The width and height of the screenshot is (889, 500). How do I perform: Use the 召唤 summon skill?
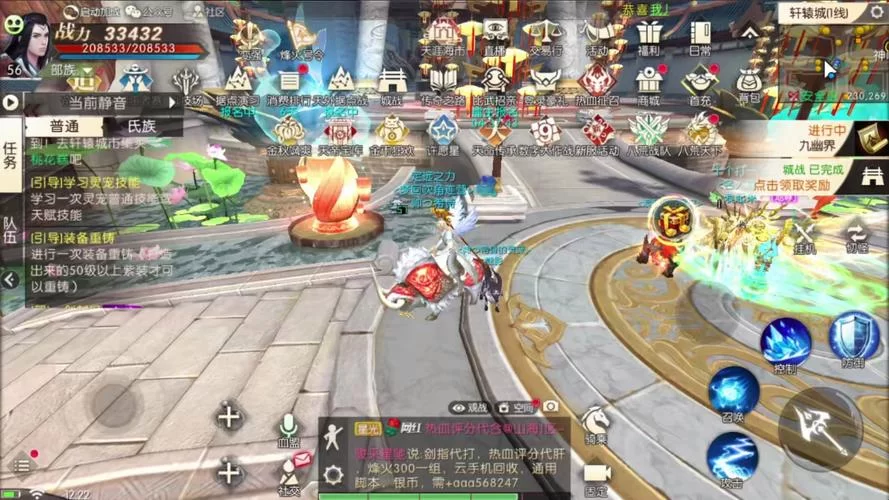click(733, 392)
